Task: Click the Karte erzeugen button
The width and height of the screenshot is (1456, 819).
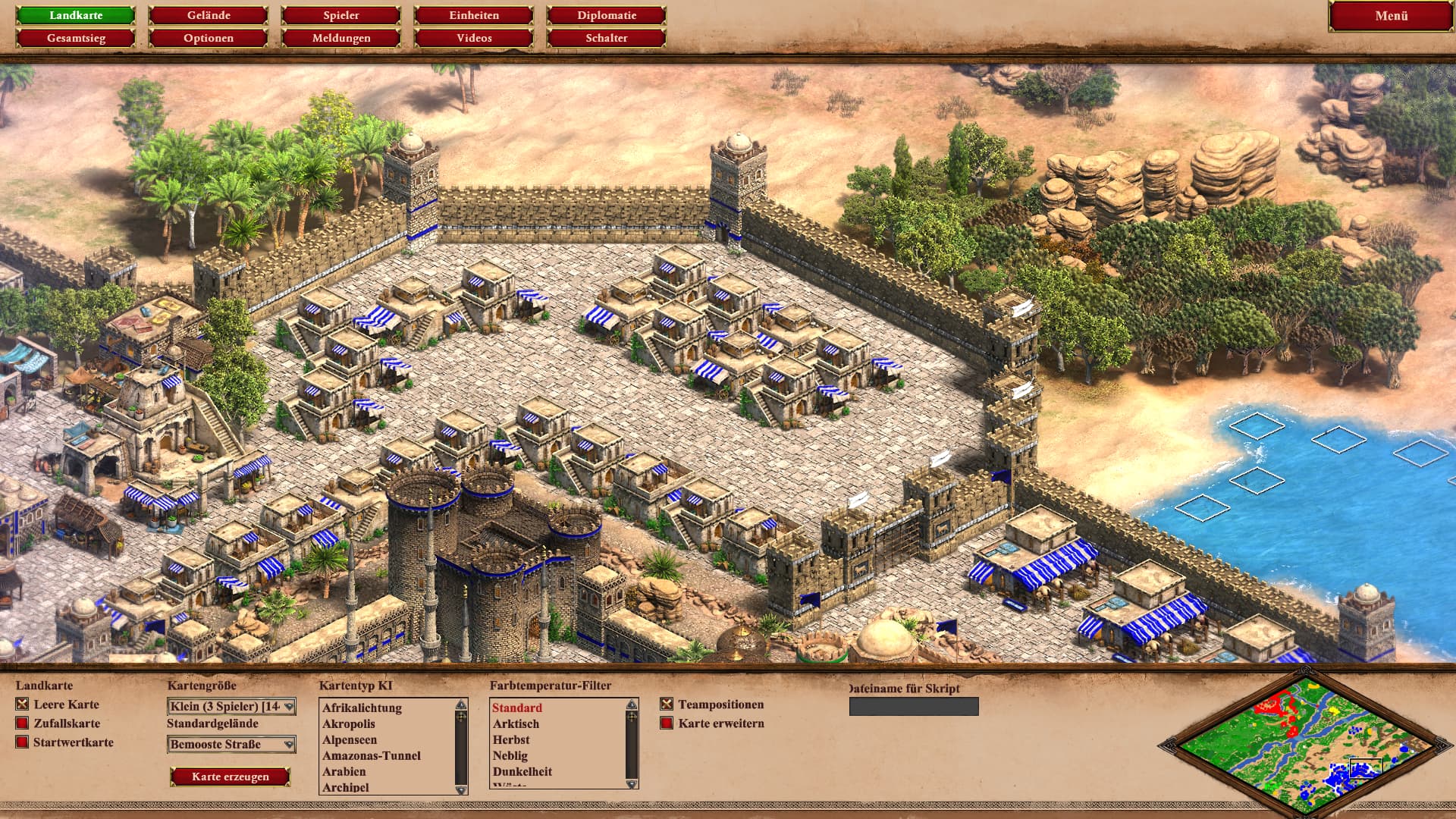Action: [231, 777]
